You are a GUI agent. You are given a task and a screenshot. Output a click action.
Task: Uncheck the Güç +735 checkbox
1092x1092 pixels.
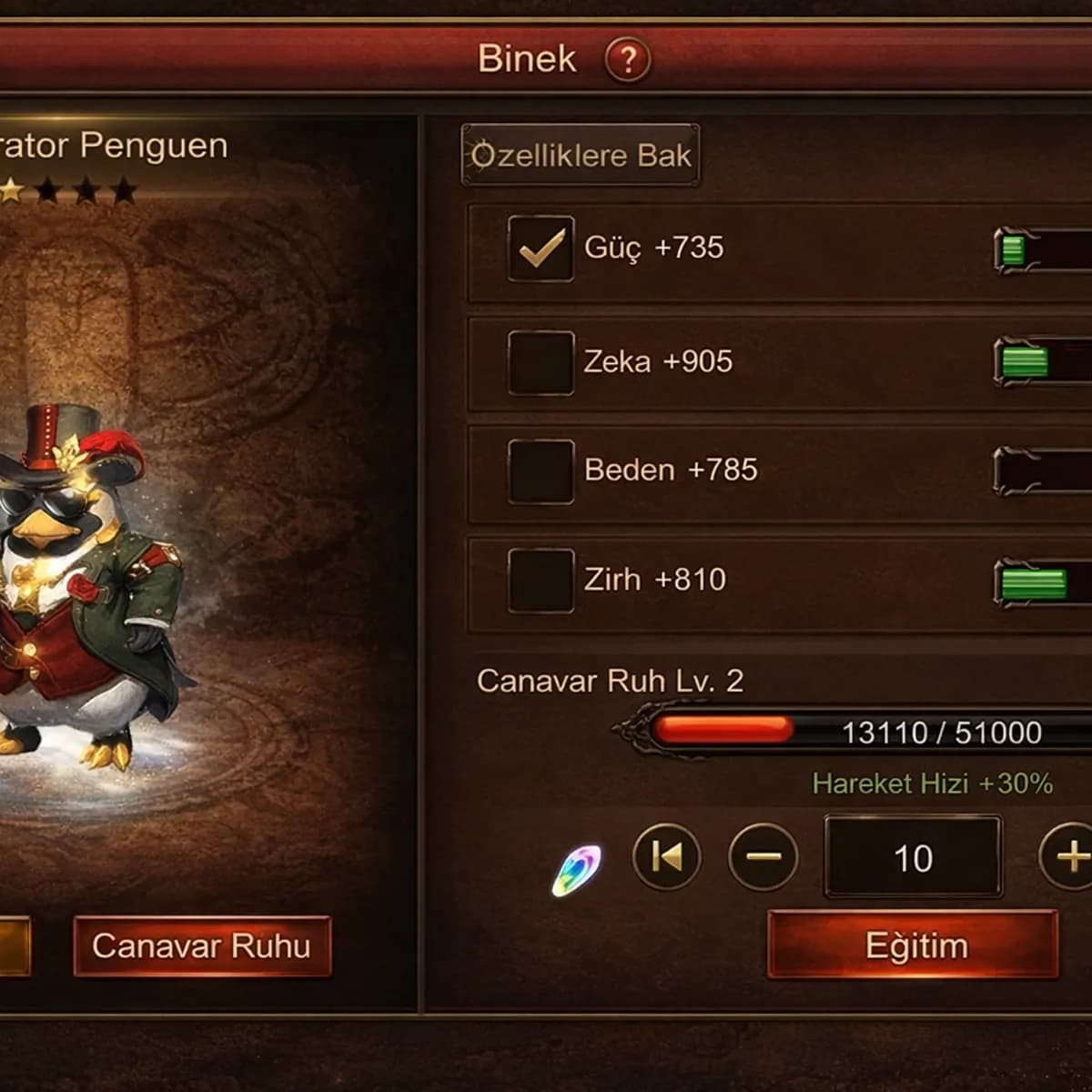(541, 248)
